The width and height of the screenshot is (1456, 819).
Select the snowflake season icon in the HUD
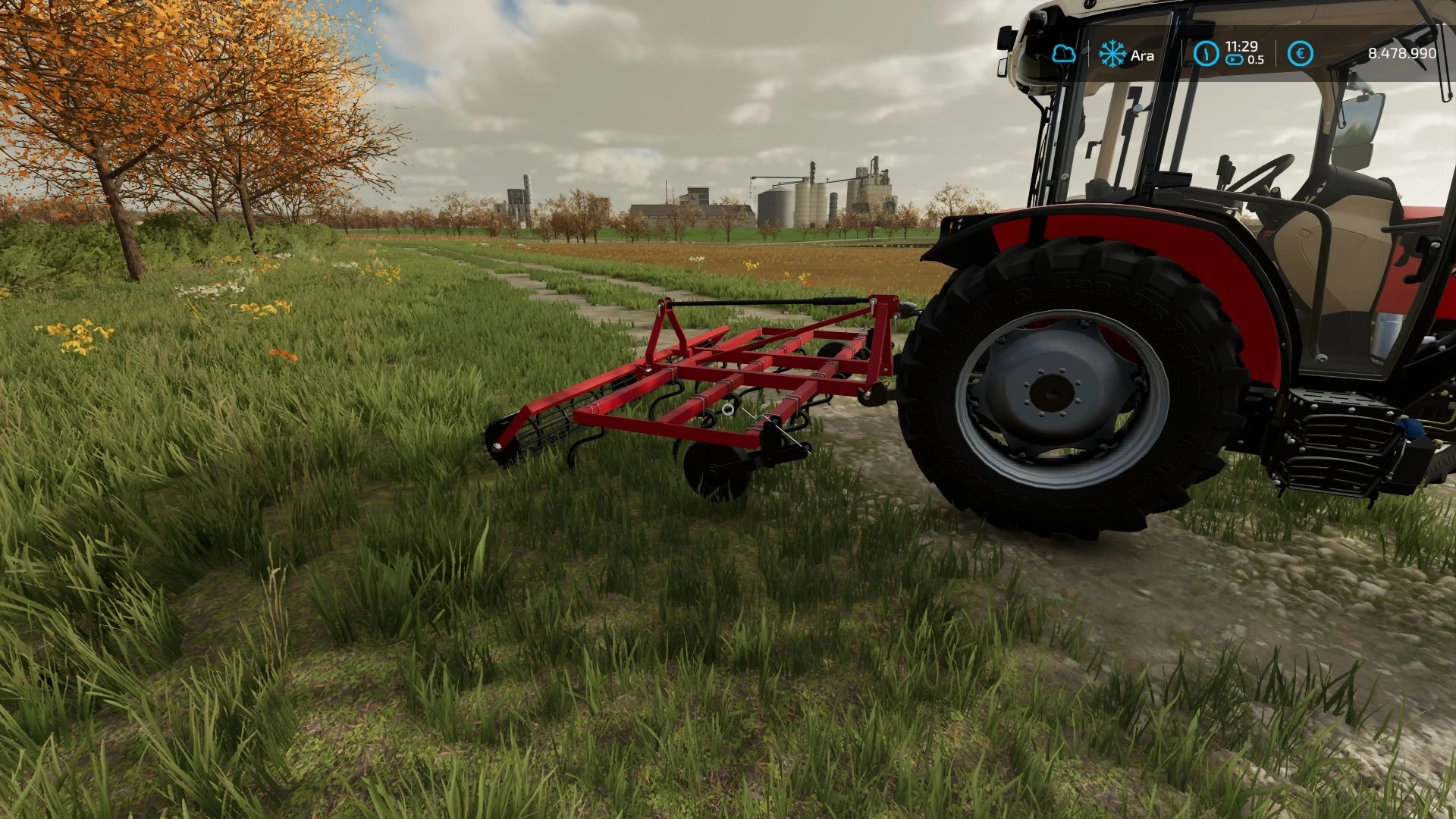(x=1112, y=53)
